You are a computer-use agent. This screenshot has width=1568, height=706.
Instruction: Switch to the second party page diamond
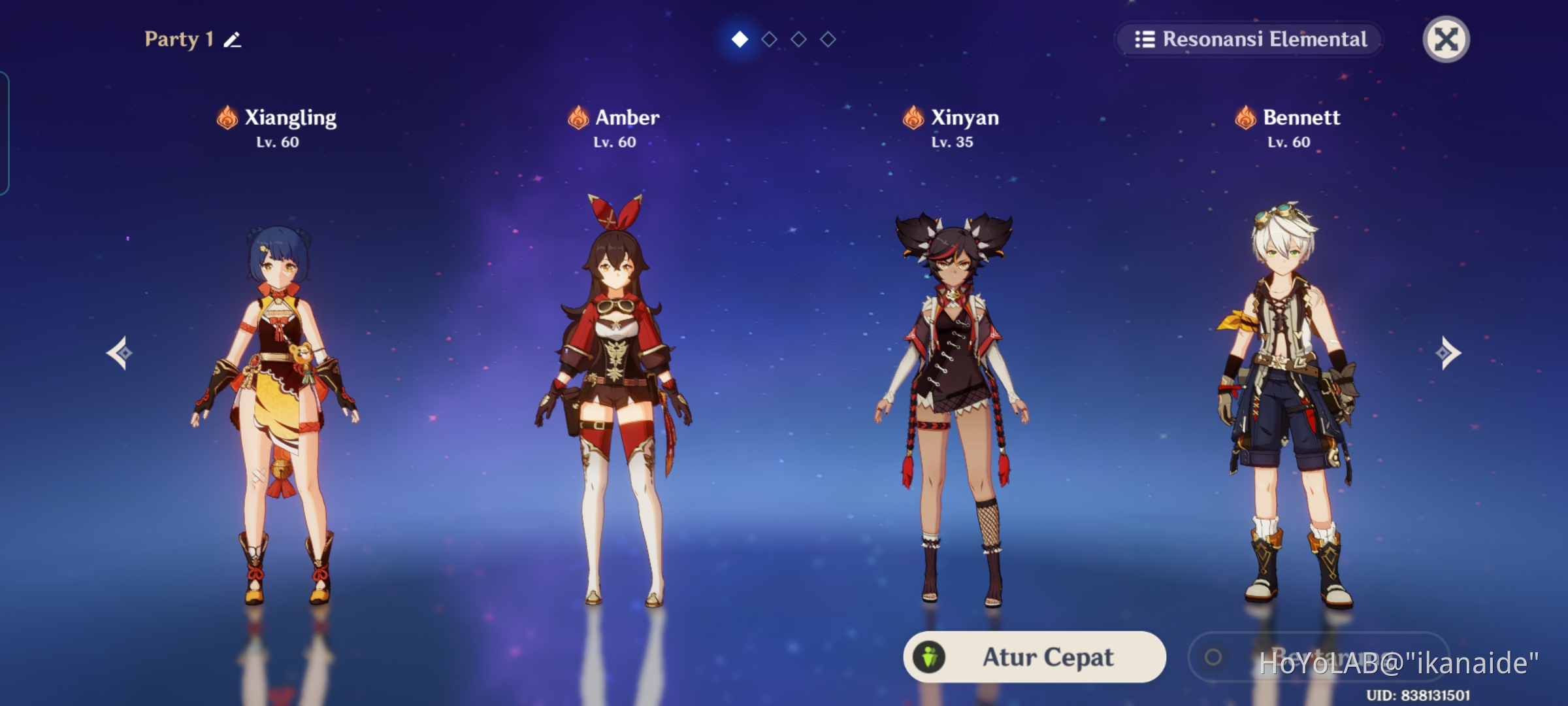tap(769, 39)
